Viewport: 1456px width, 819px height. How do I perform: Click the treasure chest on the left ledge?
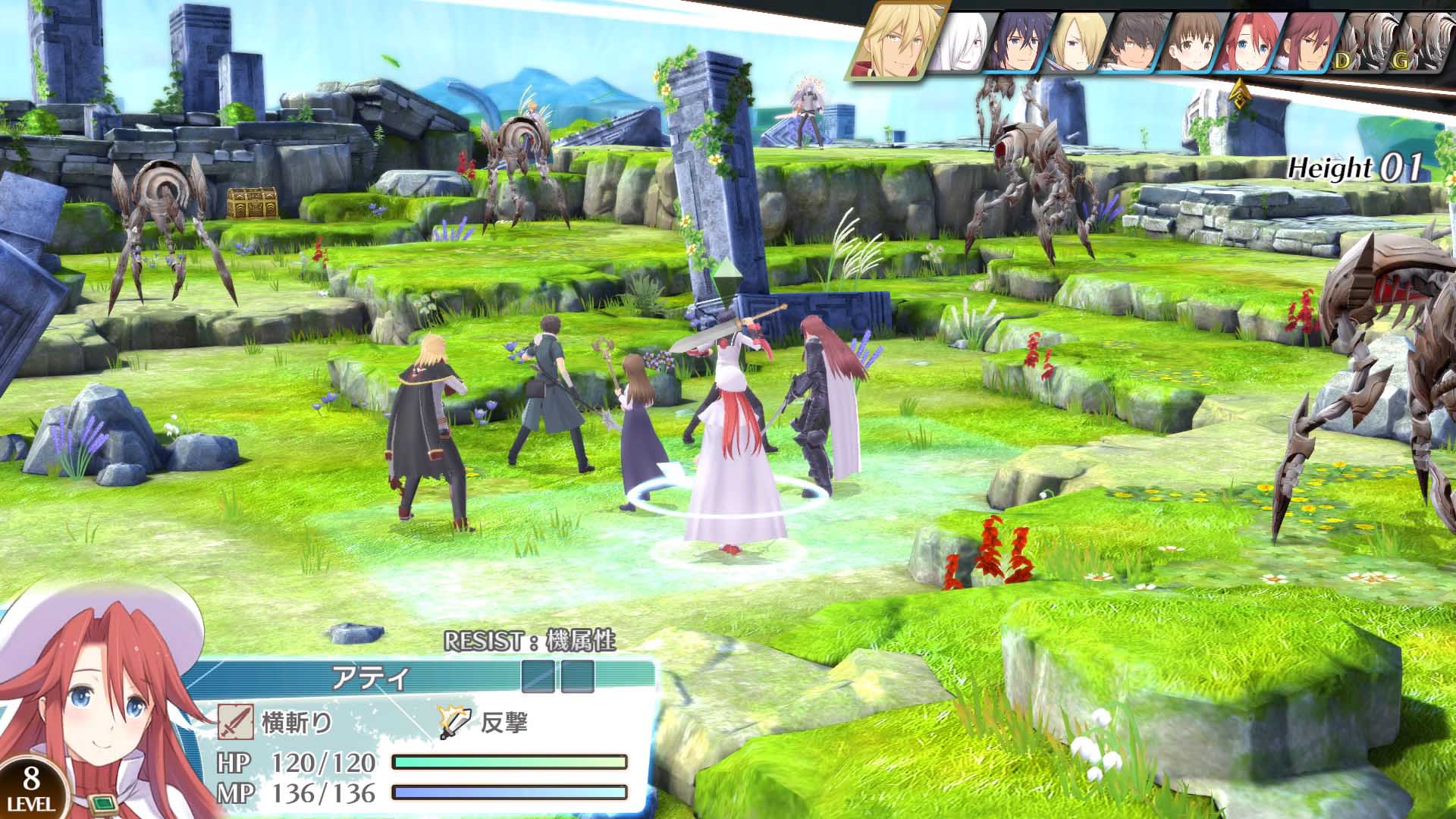click(x=251, y=203)
